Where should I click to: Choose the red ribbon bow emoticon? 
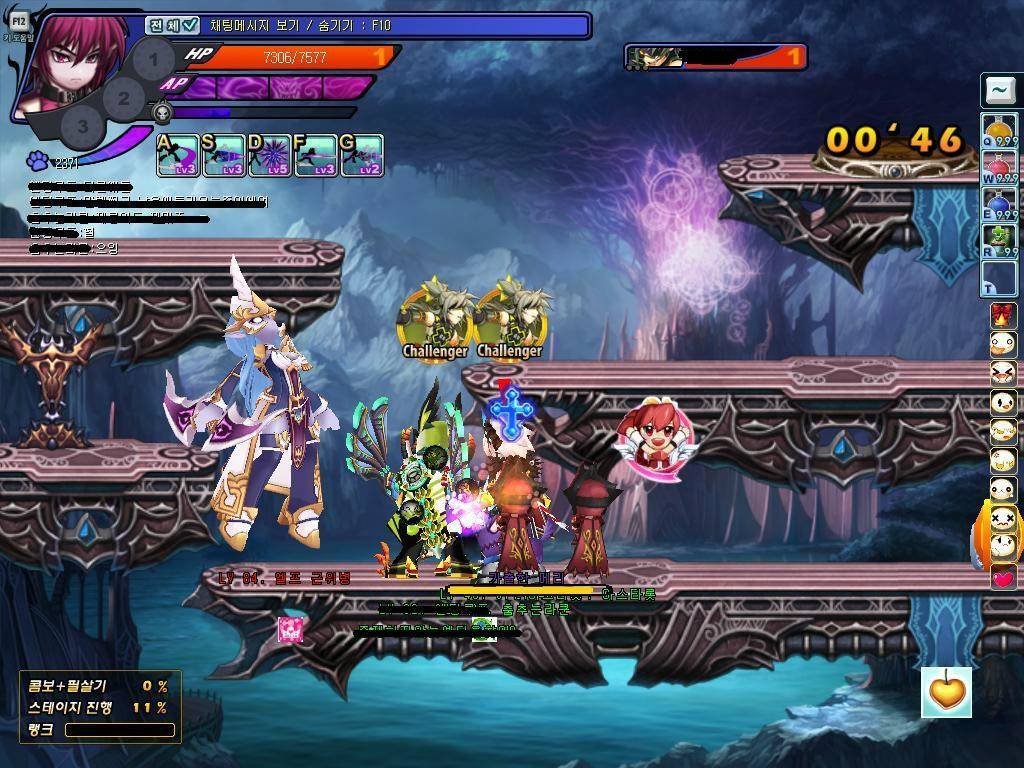pyautogui.click(x=1002, y=316)
